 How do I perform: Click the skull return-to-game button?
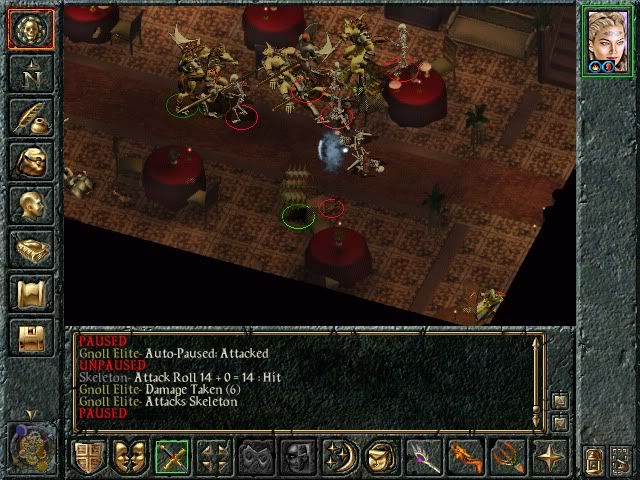(31, 30)
